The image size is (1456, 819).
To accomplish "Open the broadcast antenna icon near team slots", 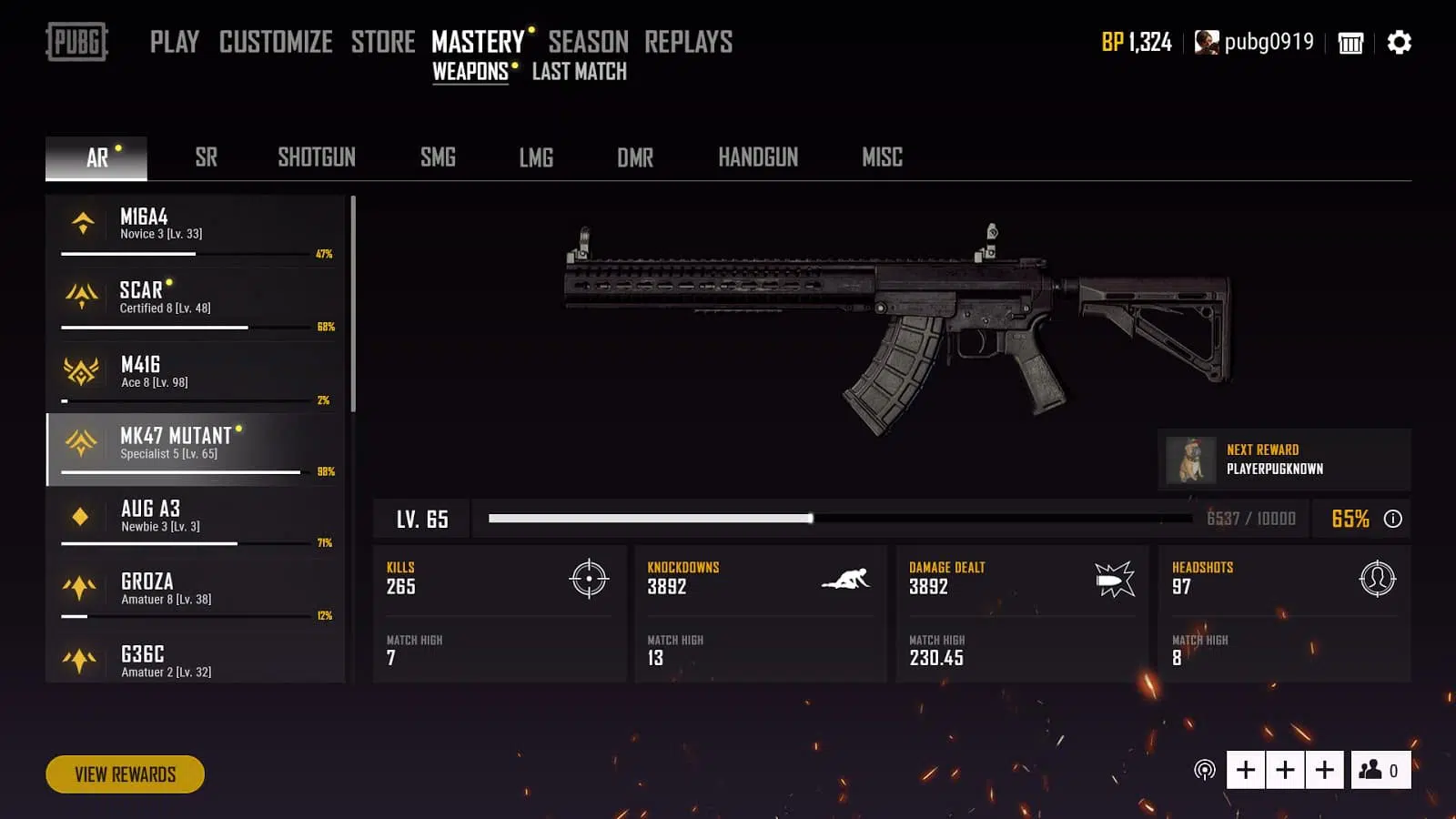I will (1206, 769).
